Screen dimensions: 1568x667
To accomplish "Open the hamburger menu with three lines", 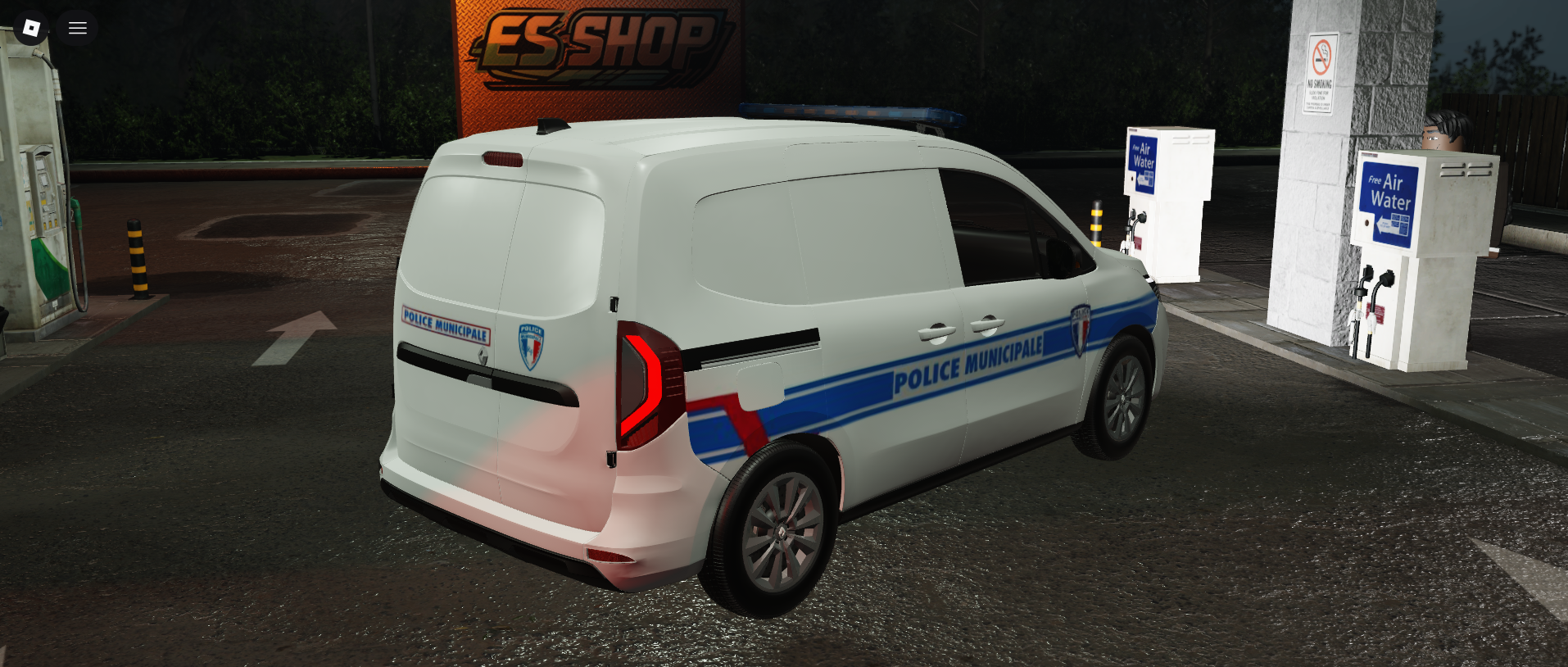I will tap(78, 29).
